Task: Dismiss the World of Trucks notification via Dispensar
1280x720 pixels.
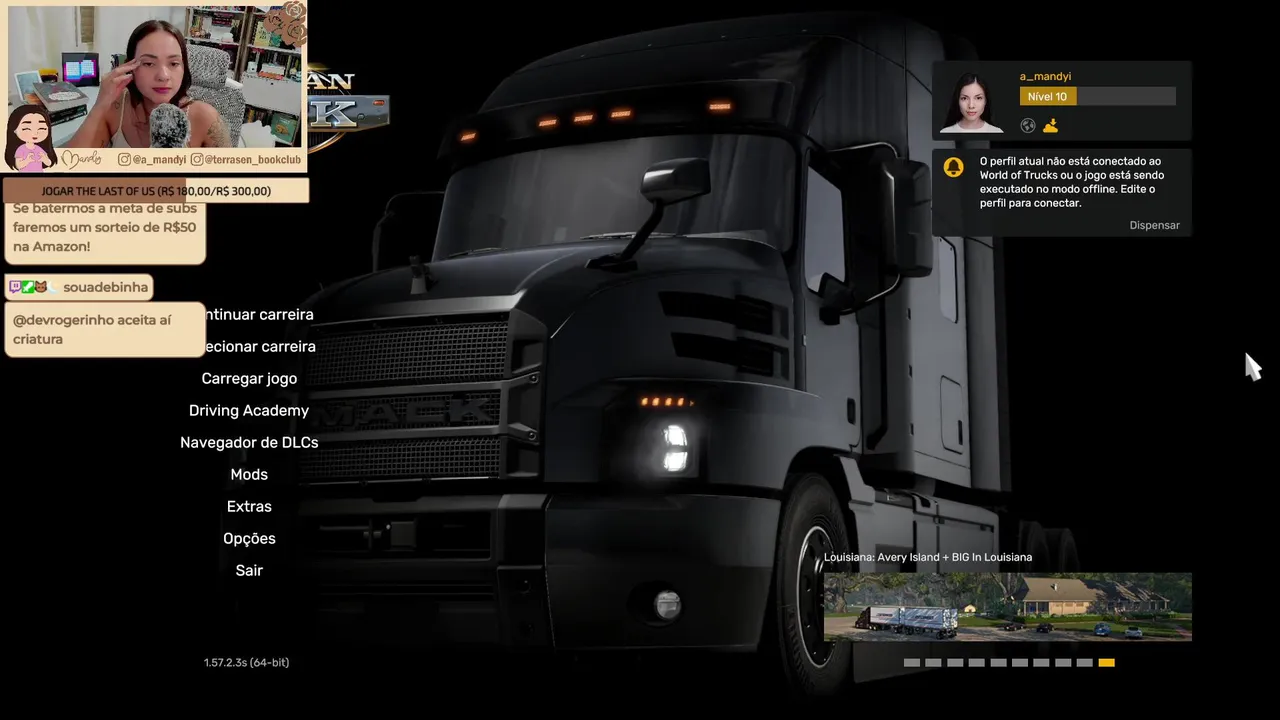Action: [1154, 226]
